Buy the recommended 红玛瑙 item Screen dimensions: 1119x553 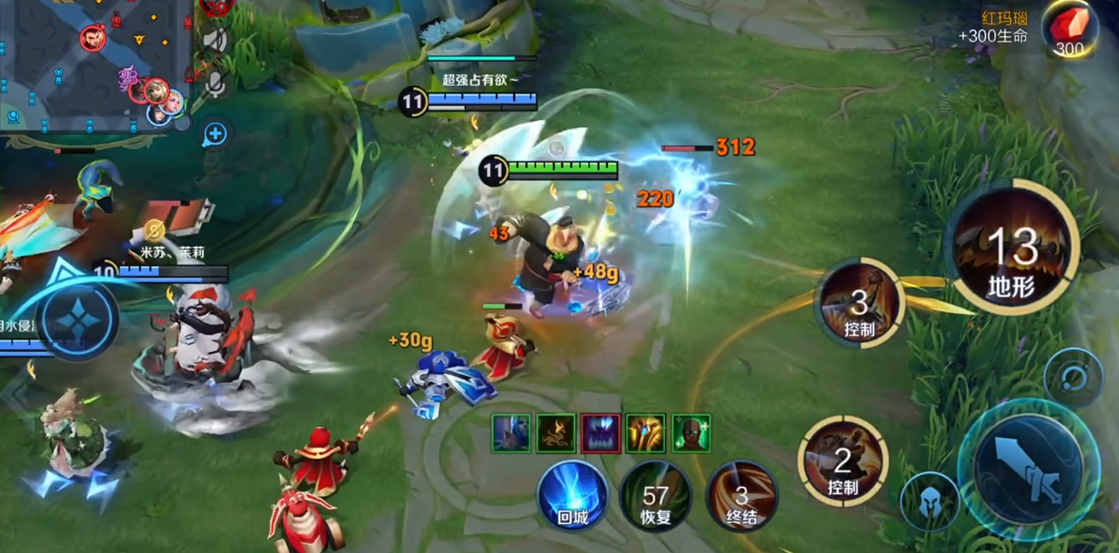click(1067, 30)
